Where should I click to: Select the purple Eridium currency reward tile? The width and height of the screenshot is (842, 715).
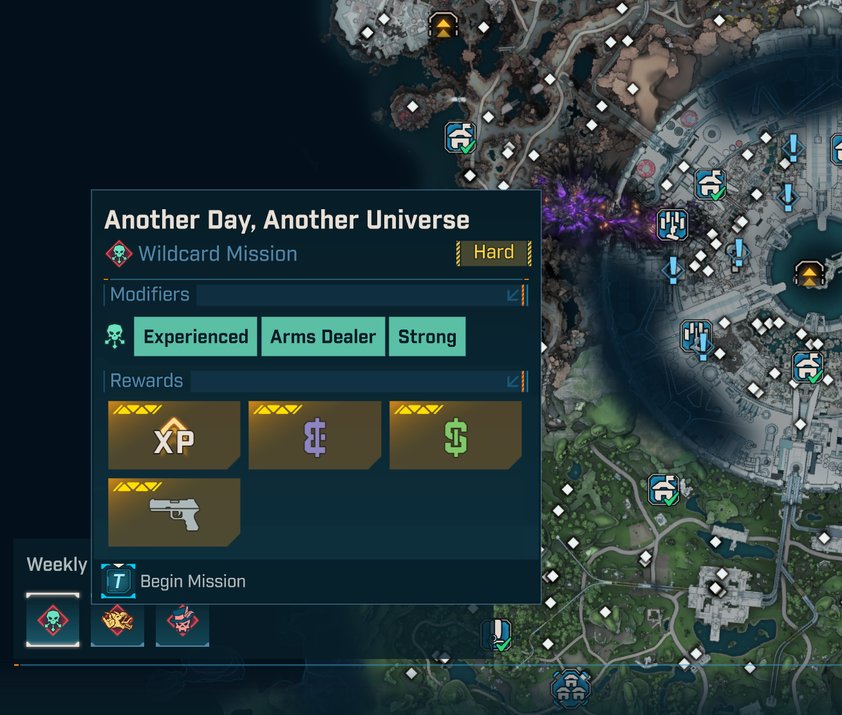[x=315, y=436]
